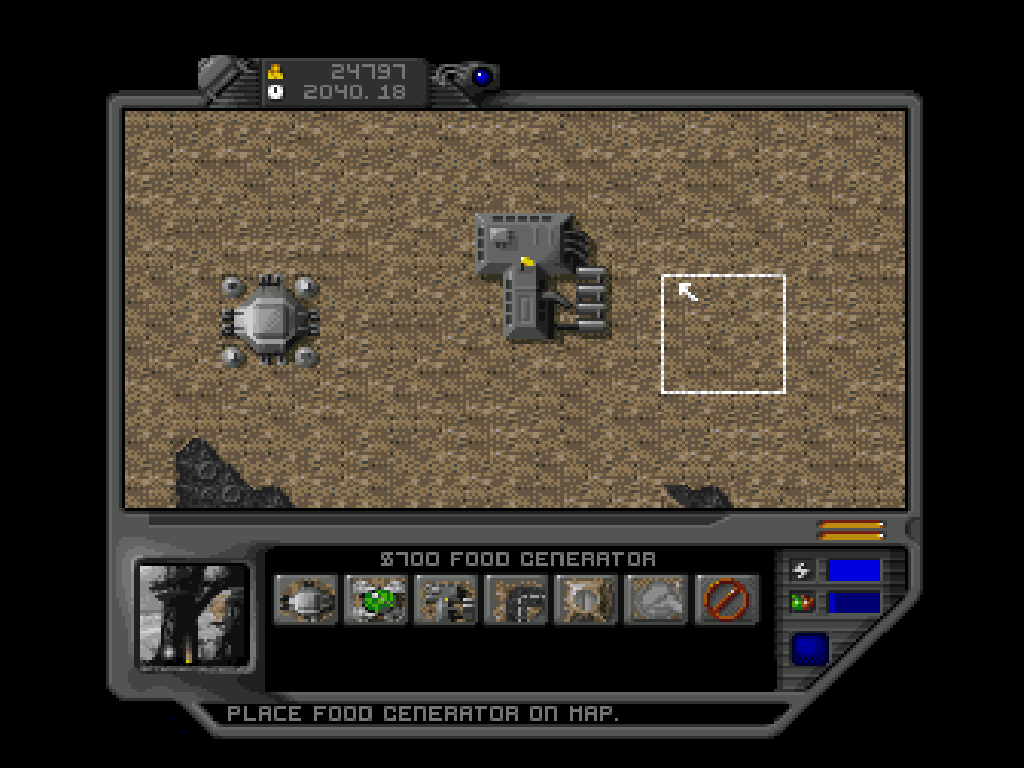
Task: Cancel building with the red prohibition icon
Action: 727,599
